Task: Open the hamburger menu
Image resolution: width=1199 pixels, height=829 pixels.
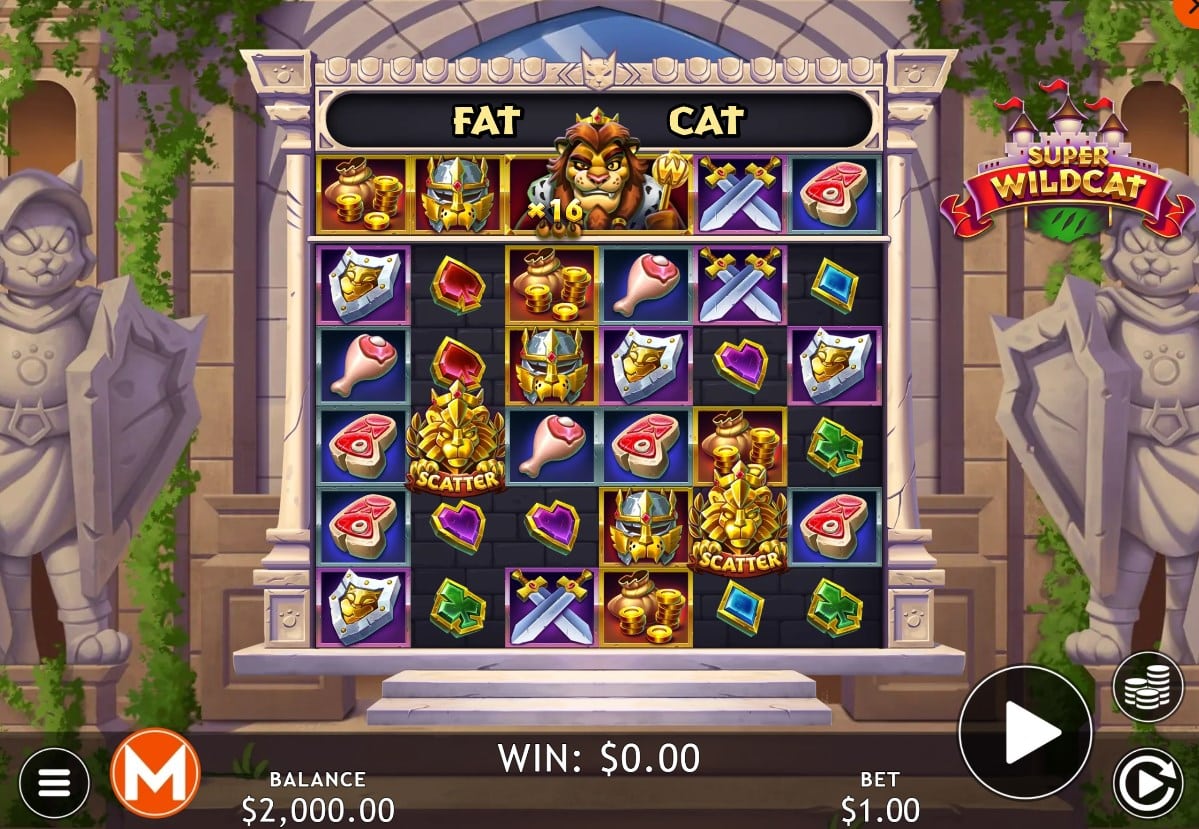Action: 53,782
